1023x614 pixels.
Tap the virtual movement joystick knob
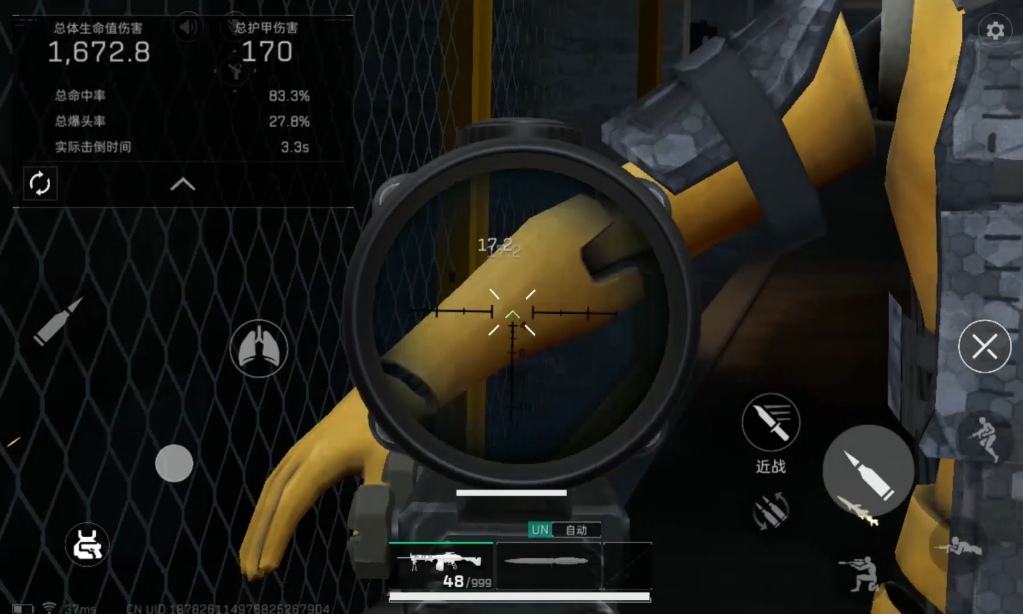[174, 463]
